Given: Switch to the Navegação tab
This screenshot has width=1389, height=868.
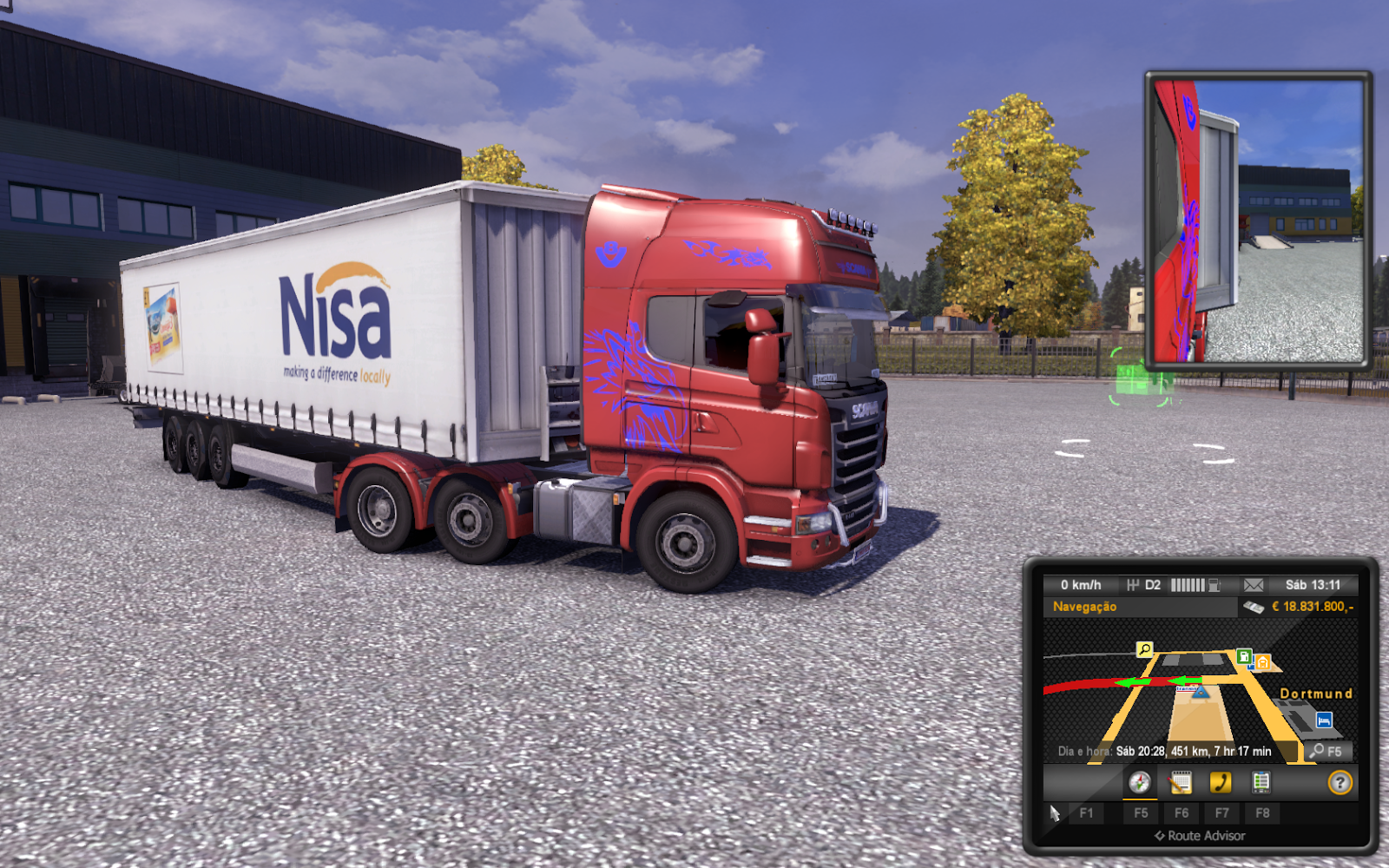Looking at the screenshot, I should [1085, 607].
